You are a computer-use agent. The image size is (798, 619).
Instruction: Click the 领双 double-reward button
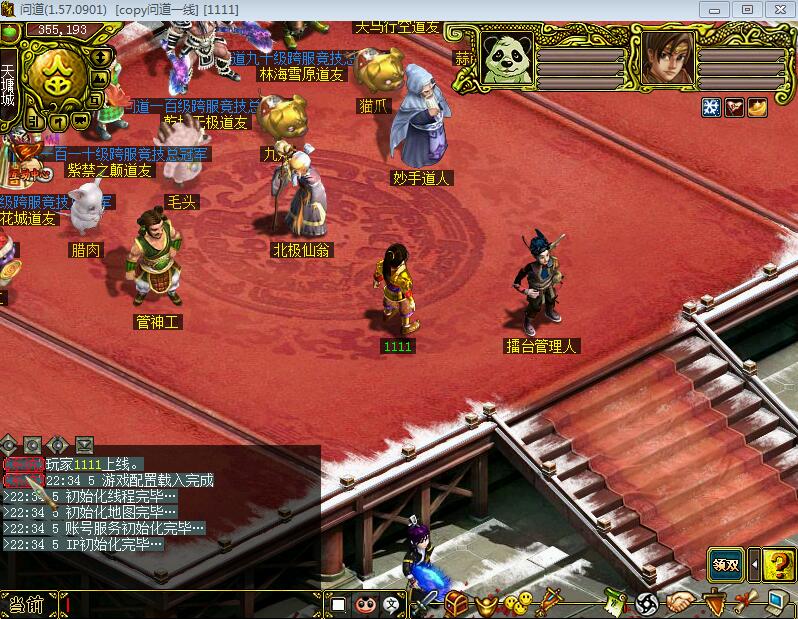pyautogui.click(x=726, y=565)
